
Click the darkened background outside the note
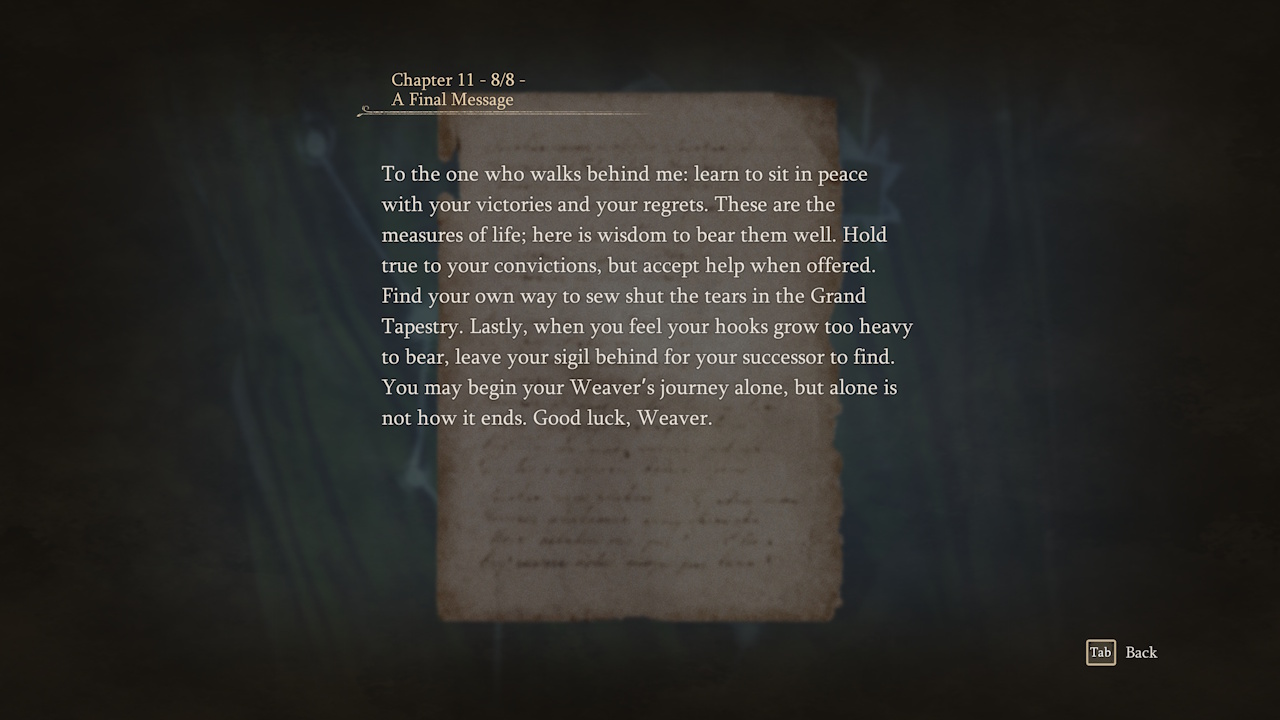[150, 400]
